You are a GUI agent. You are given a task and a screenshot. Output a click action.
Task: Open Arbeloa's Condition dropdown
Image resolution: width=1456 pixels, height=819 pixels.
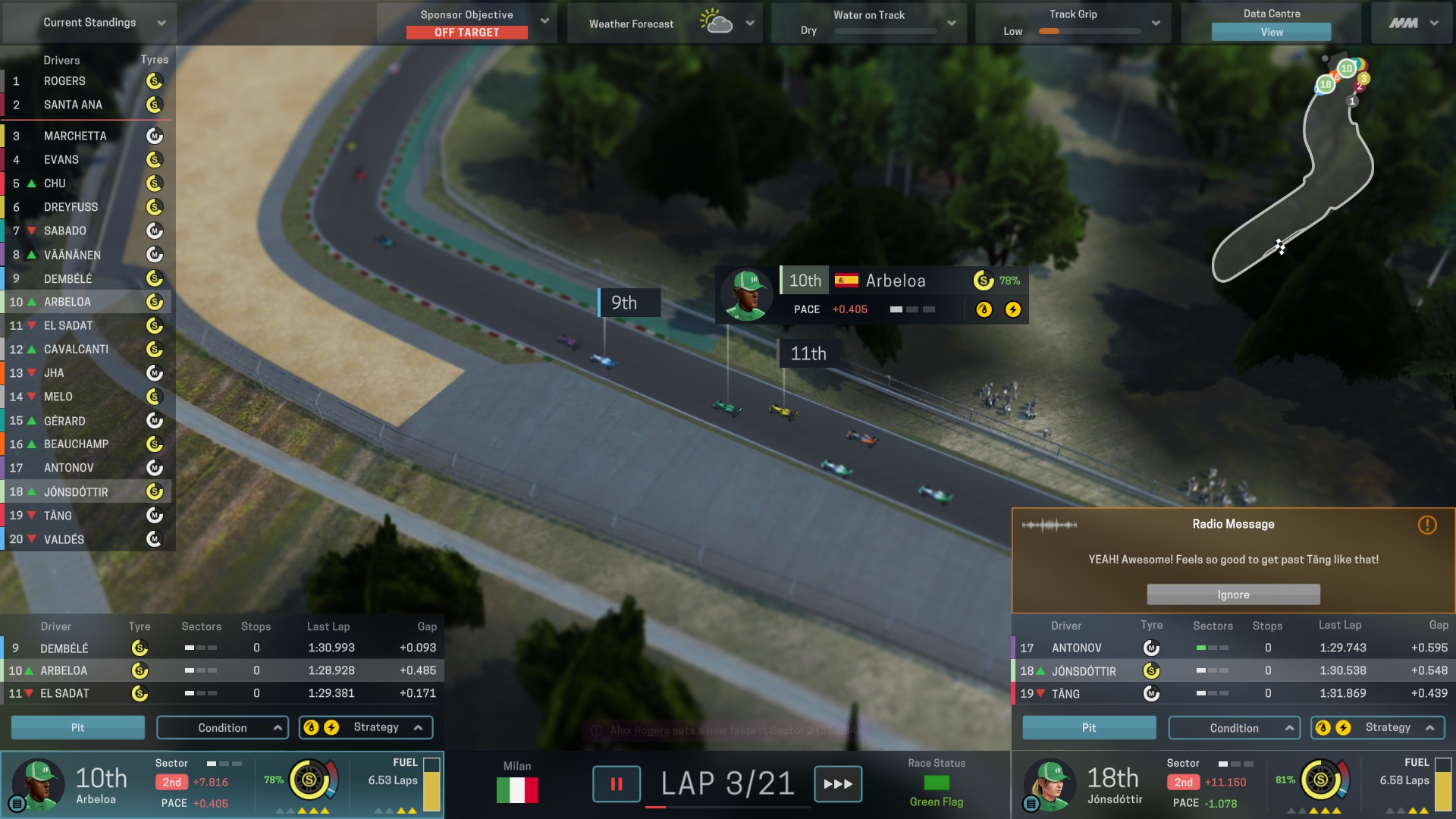click(x=222, y=728)
